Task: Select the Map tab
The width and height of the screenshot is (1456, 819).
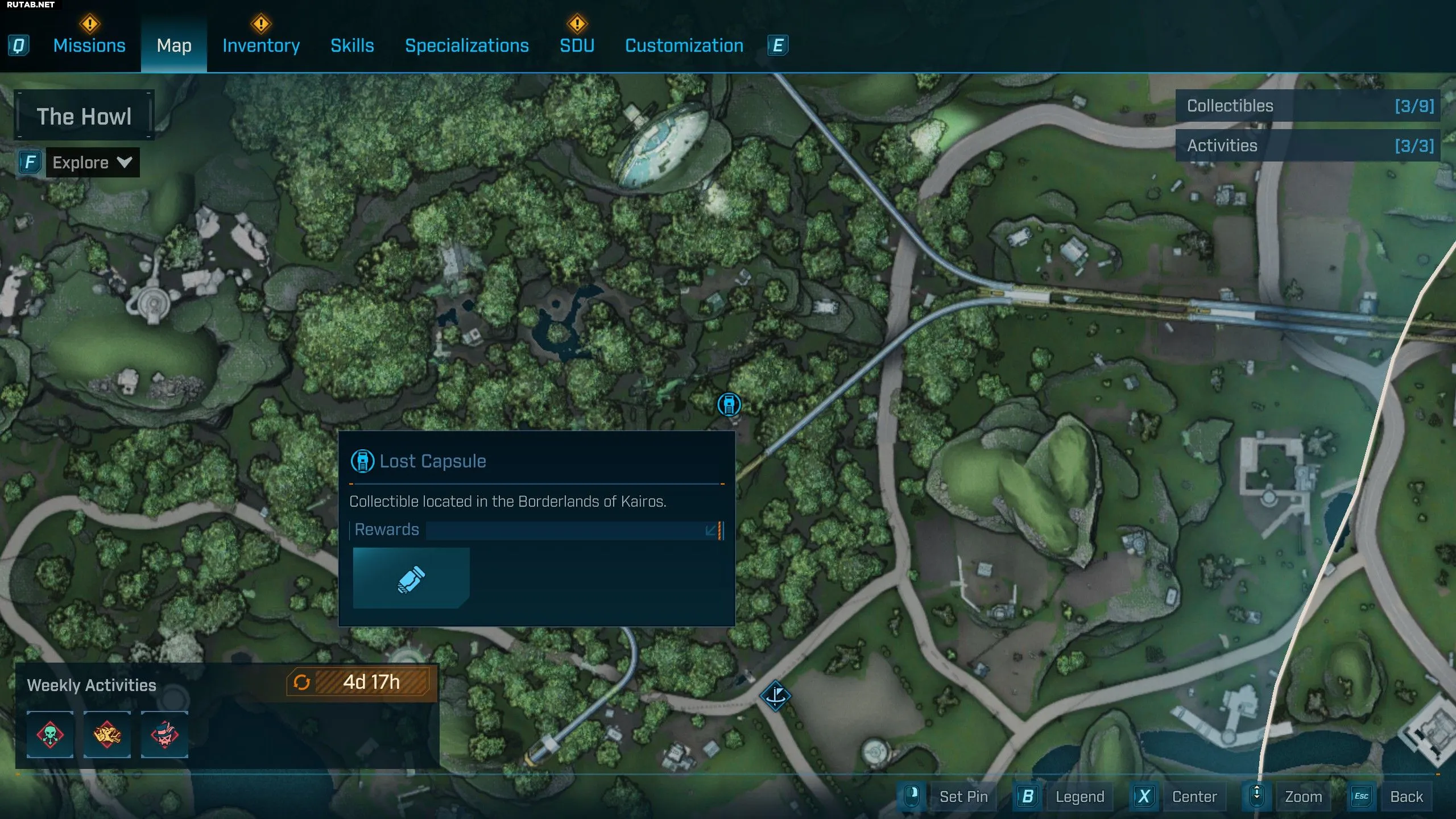Action: pyautogui.click(x=174, y=45)
